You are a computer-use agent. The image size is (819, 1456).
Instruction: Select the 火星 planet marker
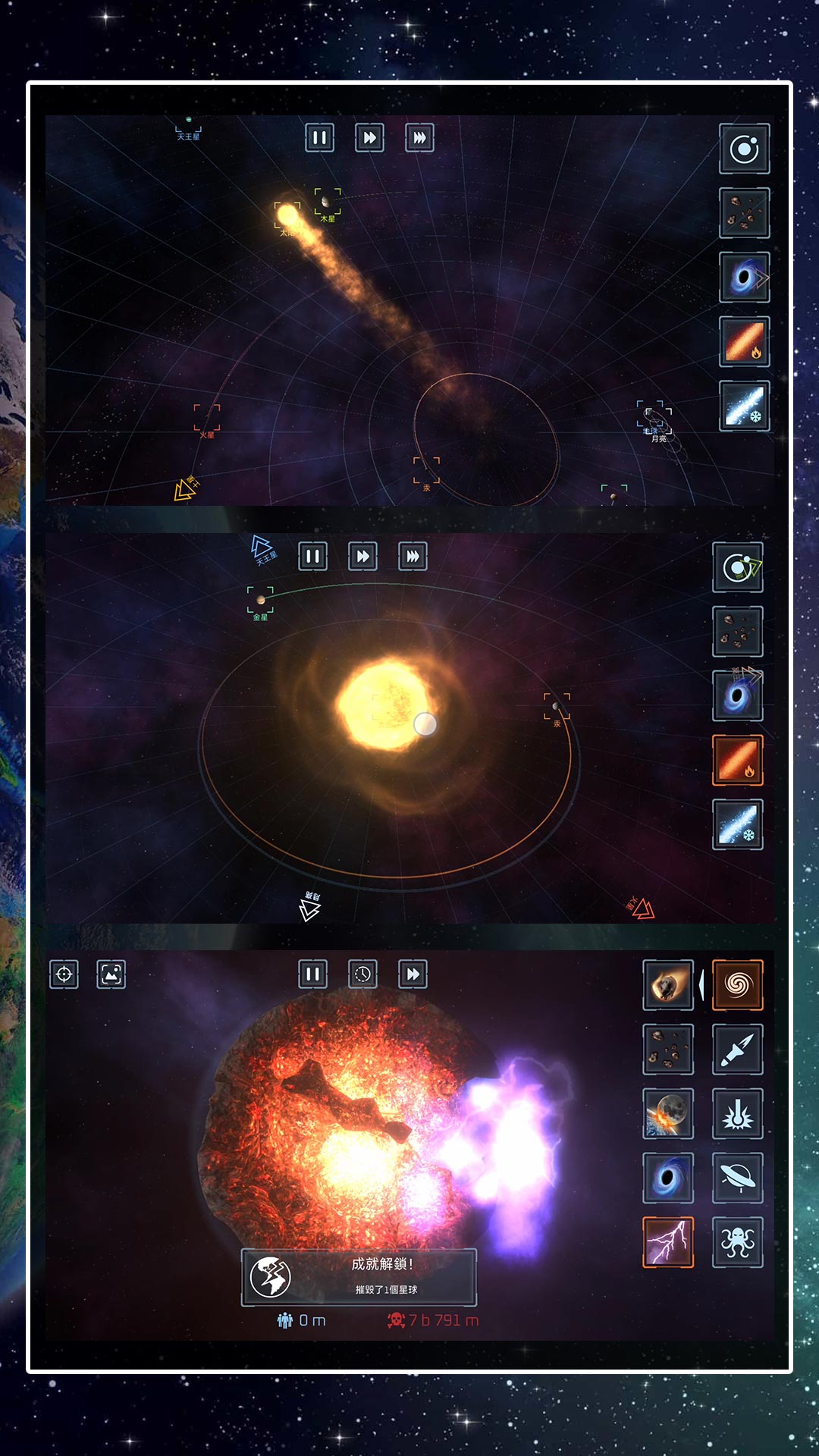[x=207, y=418]
